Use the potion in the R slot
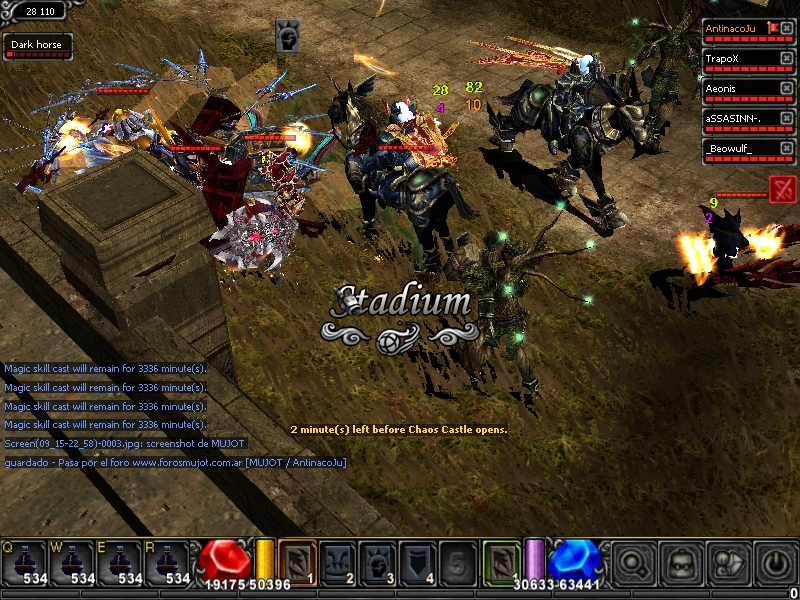Viewport: 800px width, 600px height. pyautogui.click(x=169, y=562)
